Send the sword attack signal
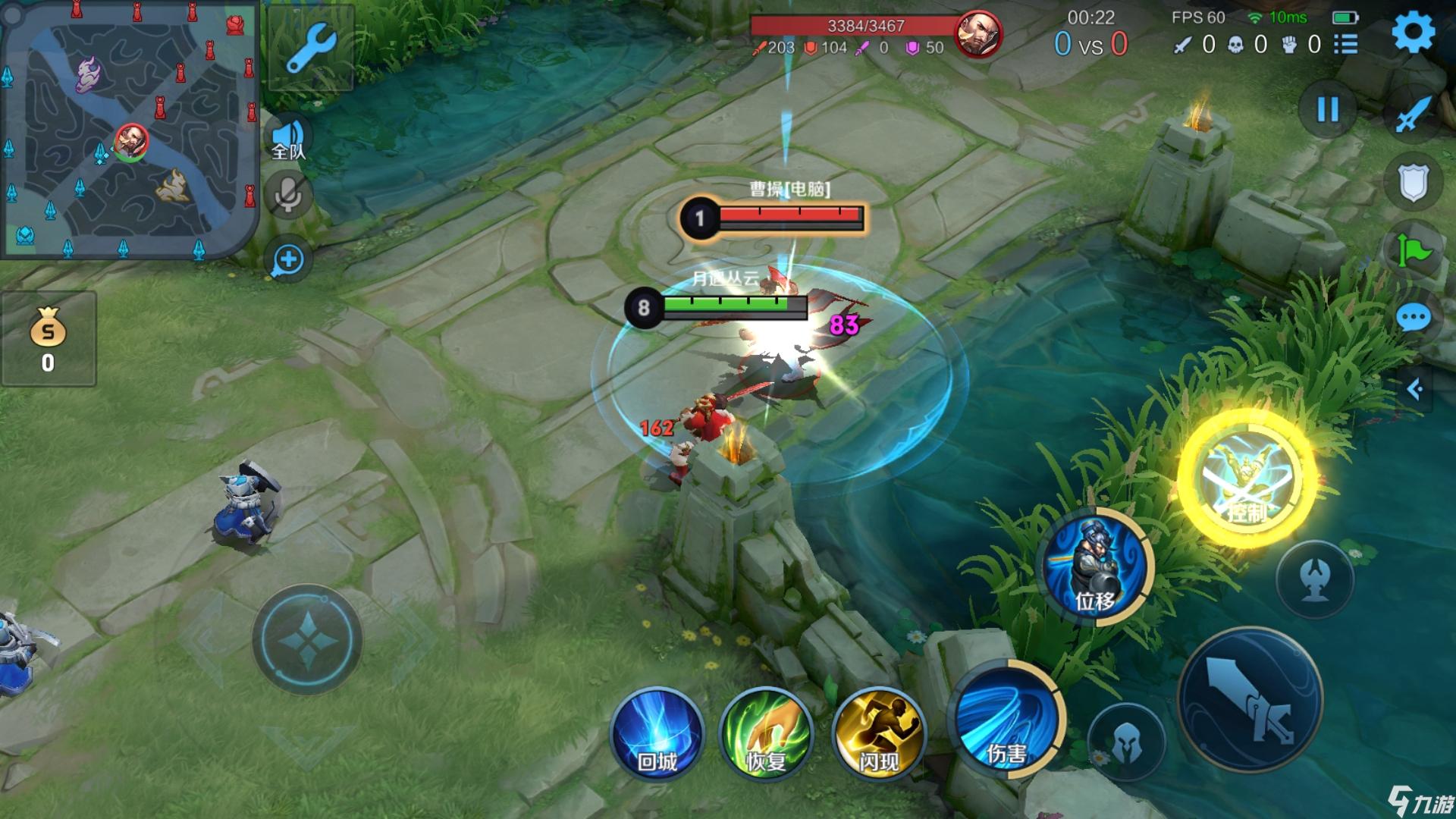 (x=1413, y=115)
